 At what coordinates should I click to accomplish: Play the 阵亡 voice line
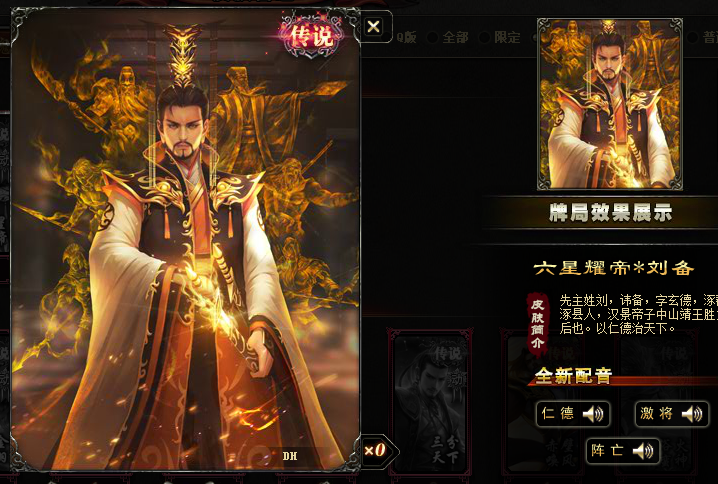622,451
